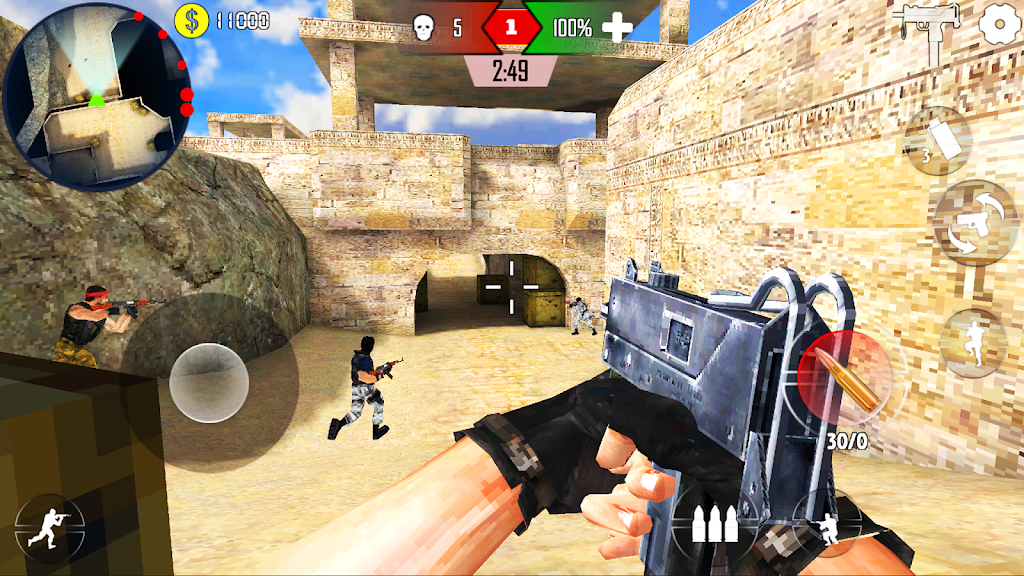Open the settings gear menu
This screenshot has width=1024, height=576.
996,22
